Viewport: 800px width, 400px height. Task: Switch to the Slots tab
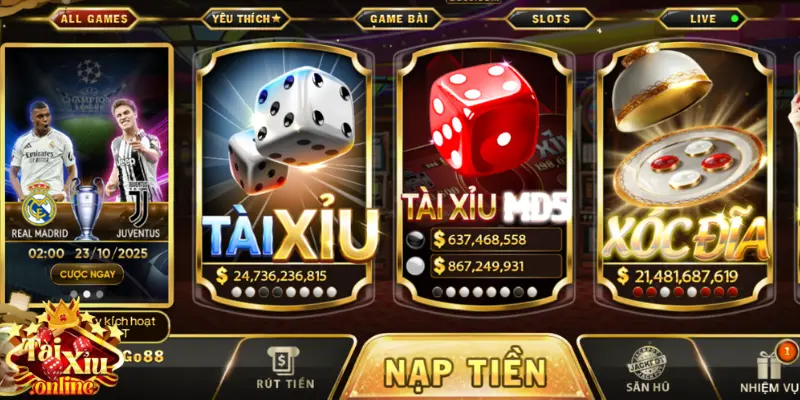point(550,18)
